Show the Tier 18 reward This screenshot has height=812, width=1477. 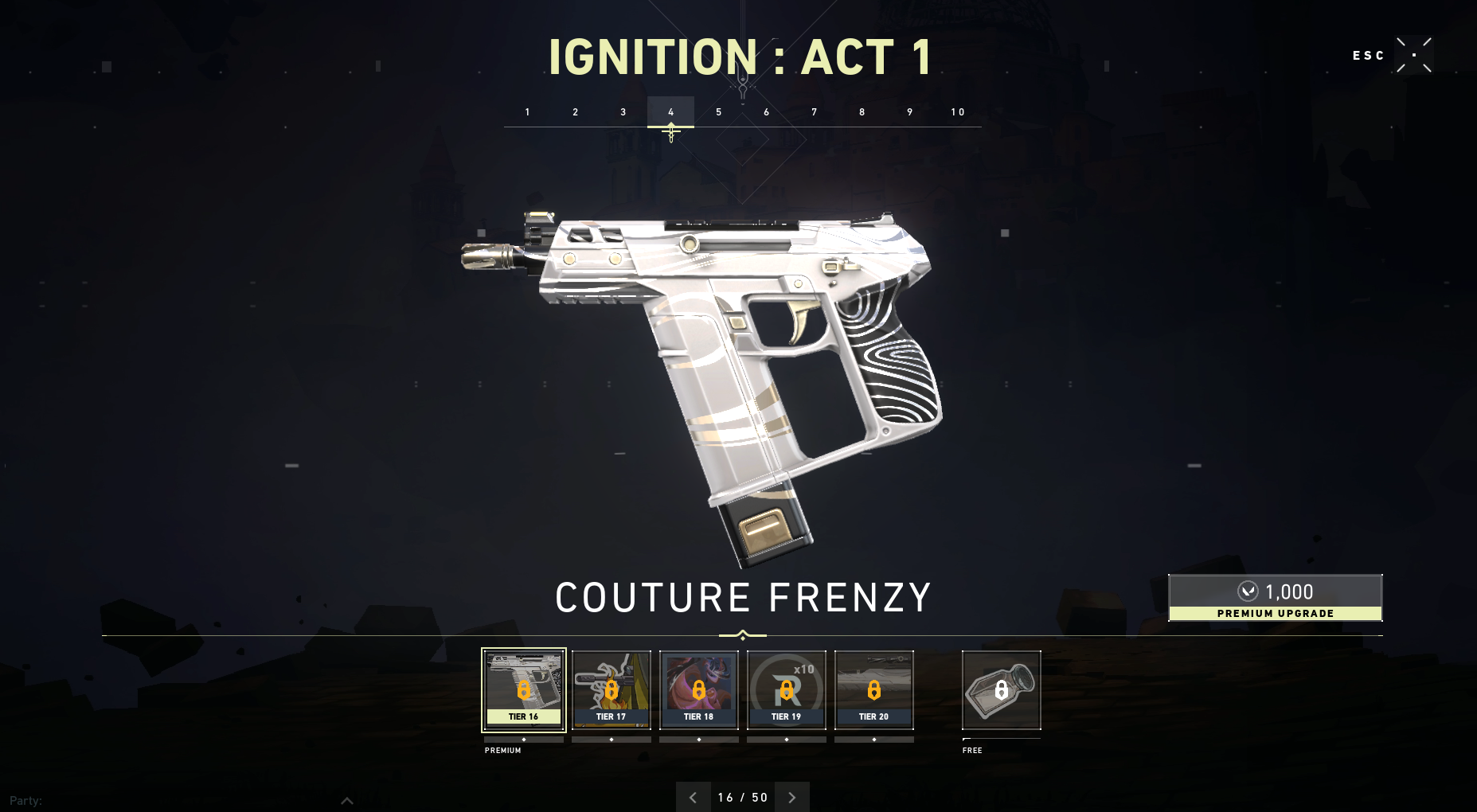(x=699, y=689)
